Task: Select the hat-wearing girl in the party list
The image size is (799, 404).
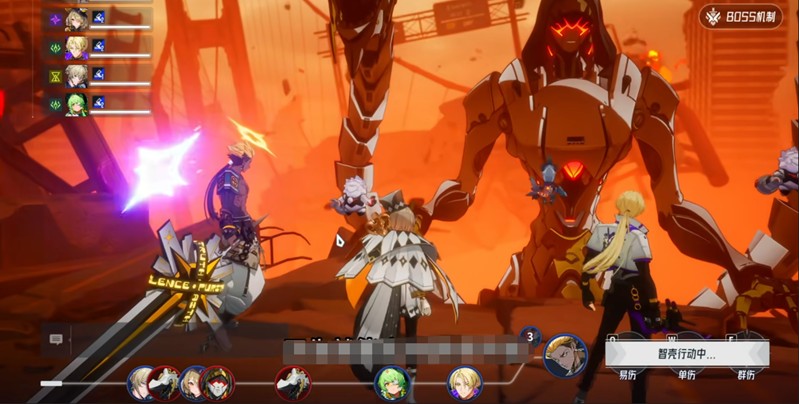Action: pos(76,17)
